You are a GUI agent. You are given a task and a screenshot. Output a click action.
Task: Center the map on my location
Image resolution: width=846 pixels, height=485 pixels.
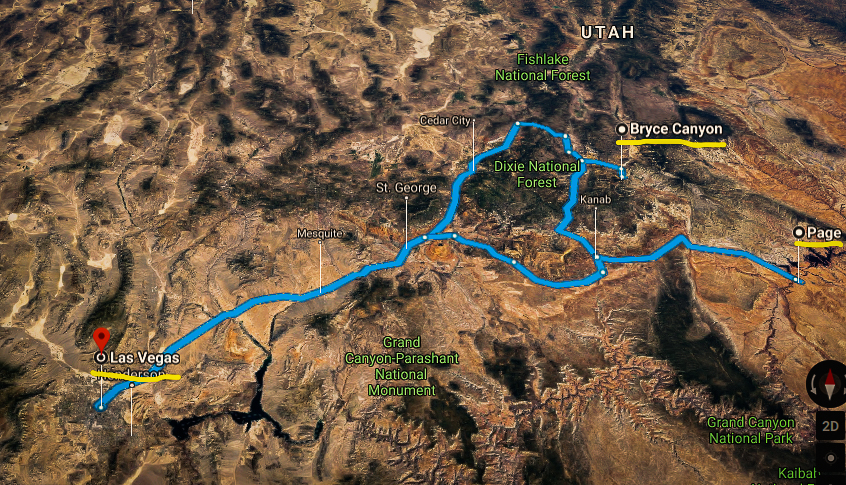pos(831,458)
